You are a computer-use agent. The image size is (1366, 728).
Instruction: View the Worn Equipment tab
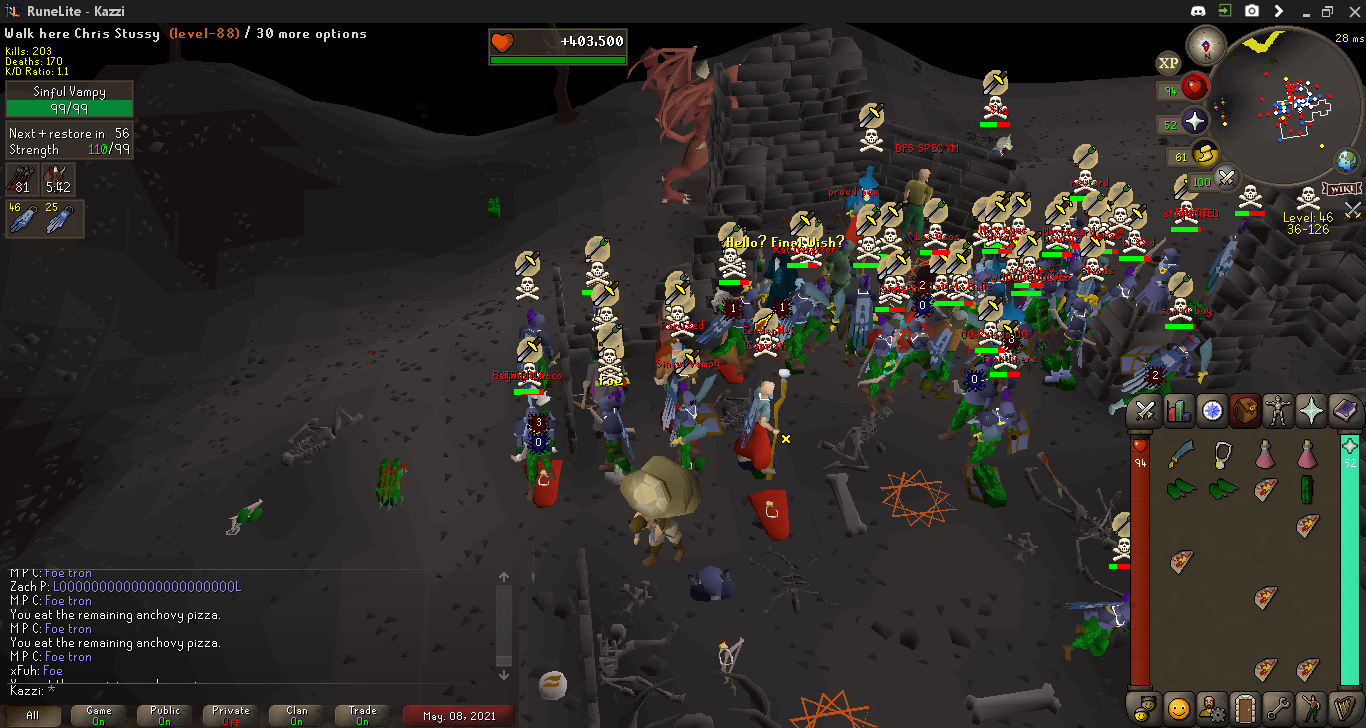click(x=1279, y=410)
